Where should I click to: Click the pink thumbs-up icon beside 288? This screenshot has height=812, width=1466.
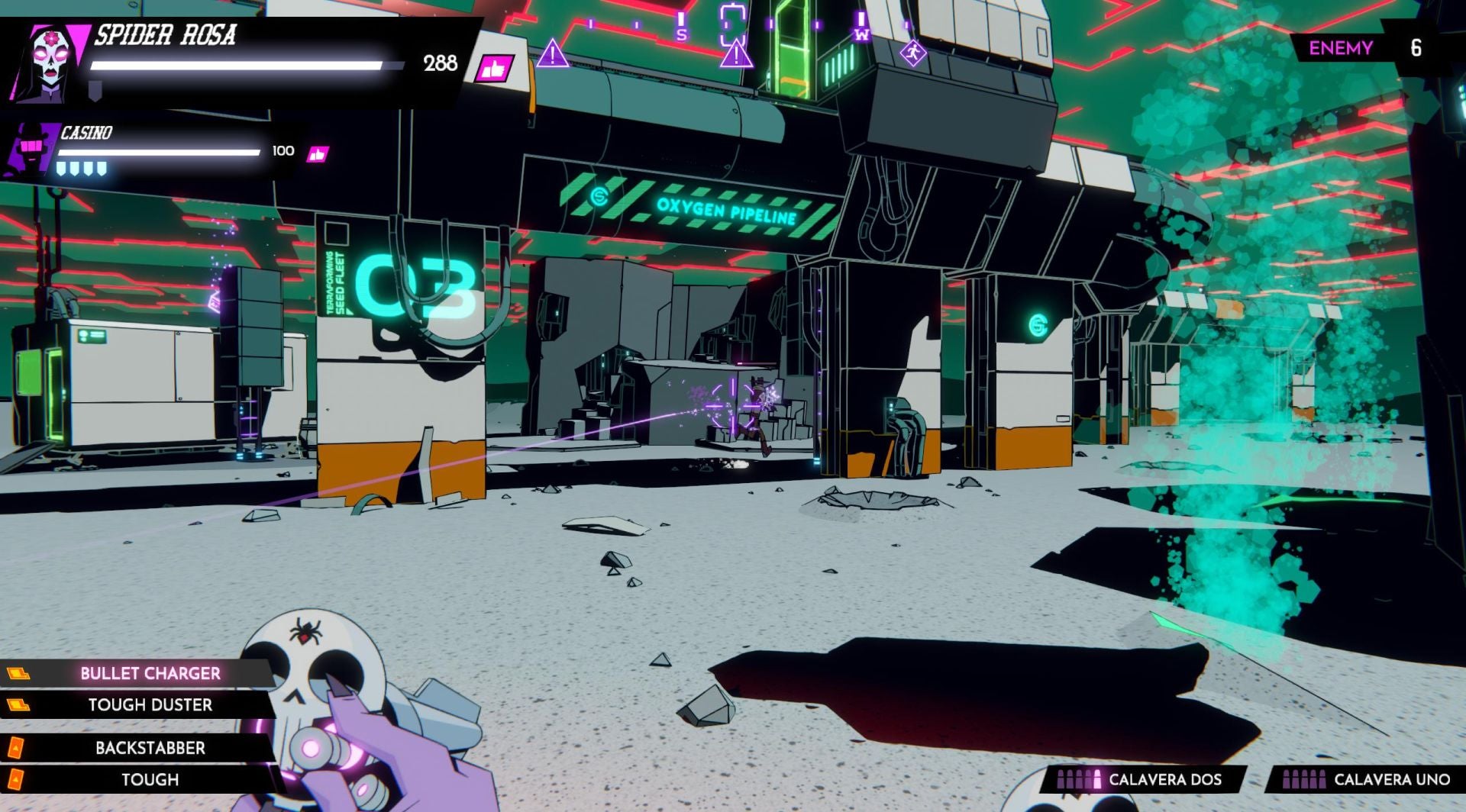click(x=492, y=67)
